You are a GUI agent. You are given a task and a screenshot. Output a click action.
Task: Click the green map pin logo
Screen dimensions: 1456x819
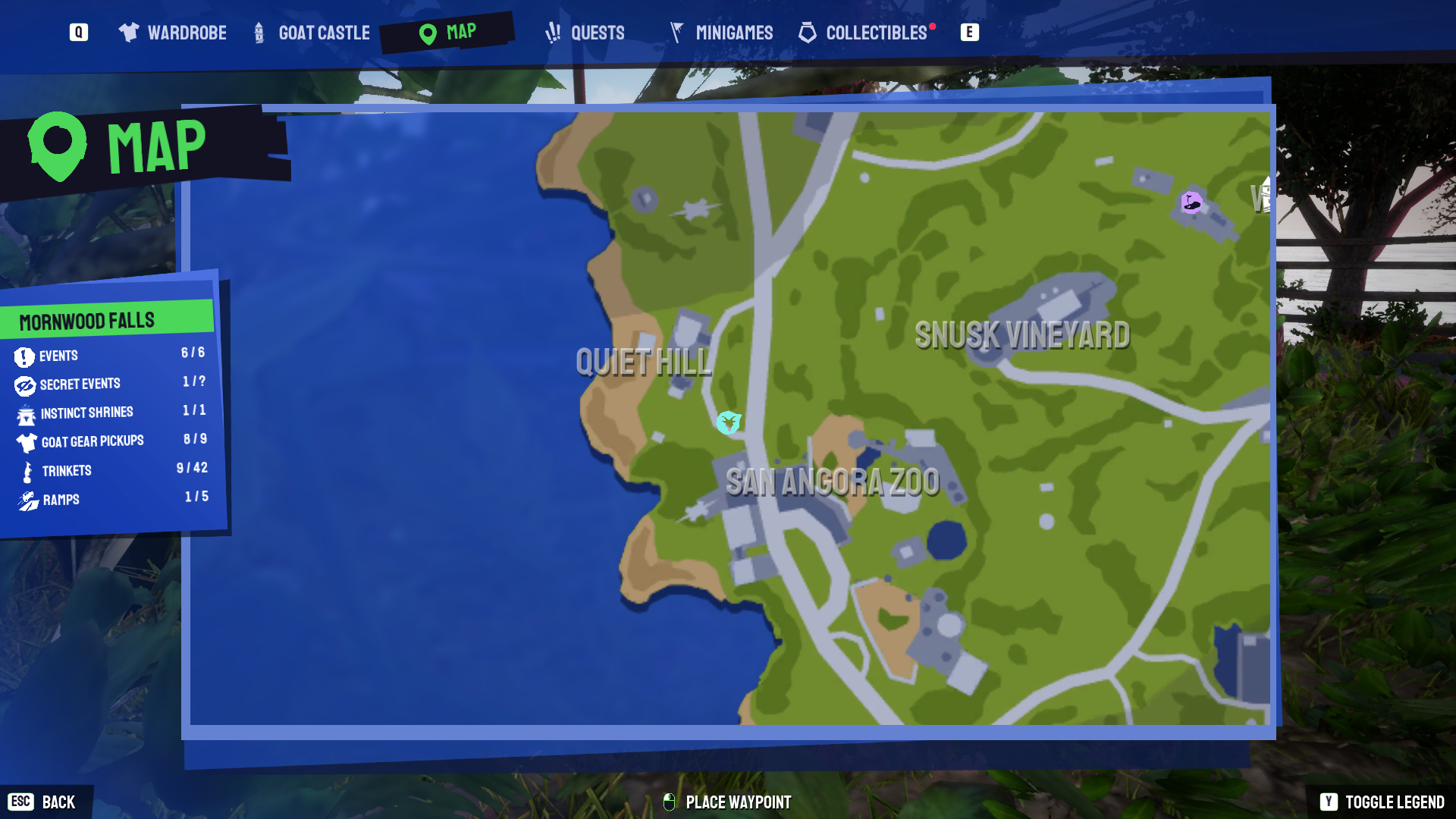pos(57,144)
